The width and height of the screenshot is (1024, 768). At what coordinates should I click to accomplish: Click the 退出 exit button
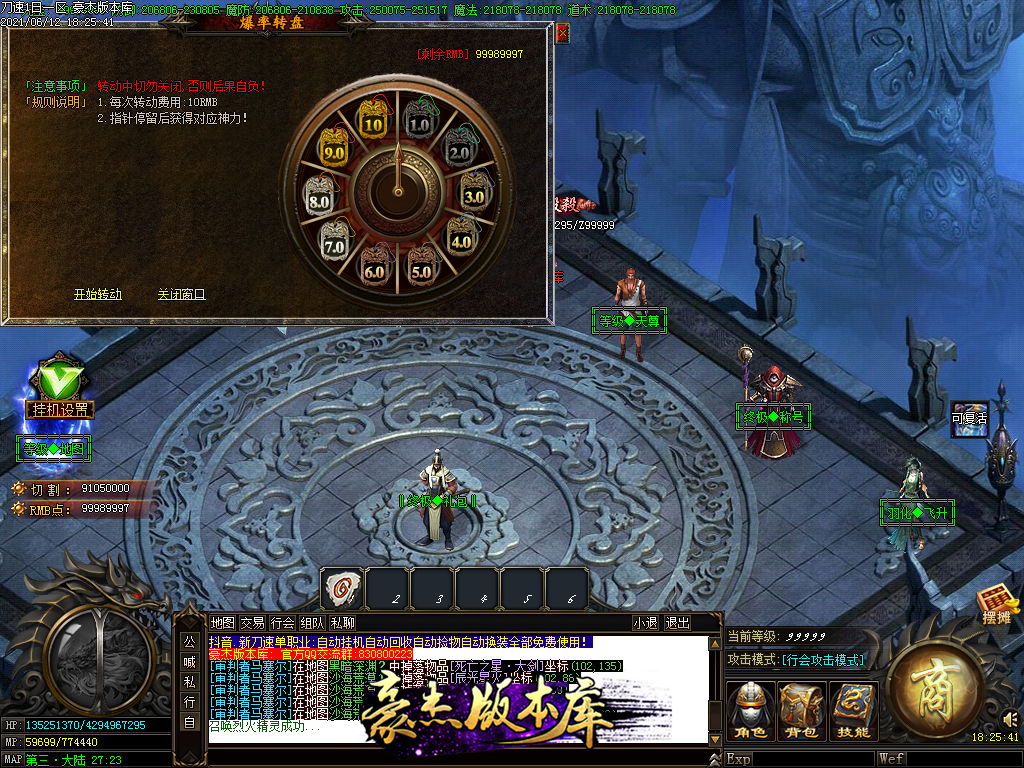coord(678,622)
